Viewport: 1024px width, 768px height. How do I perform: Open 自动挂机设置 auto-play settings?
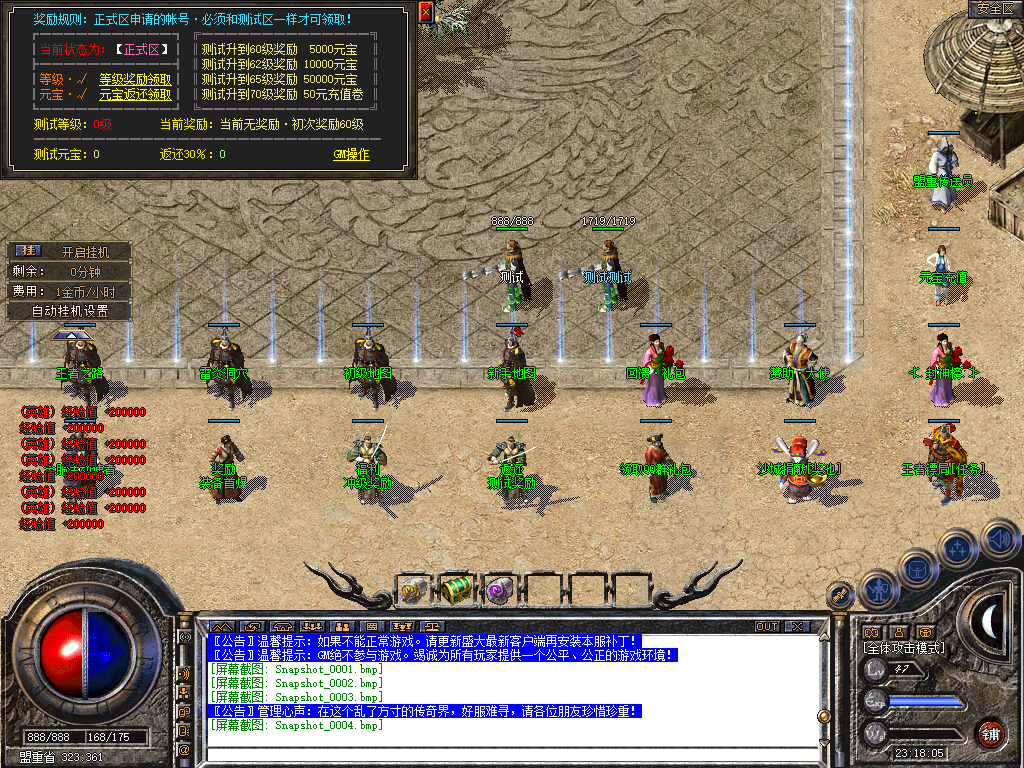click(x=69, y=311)
